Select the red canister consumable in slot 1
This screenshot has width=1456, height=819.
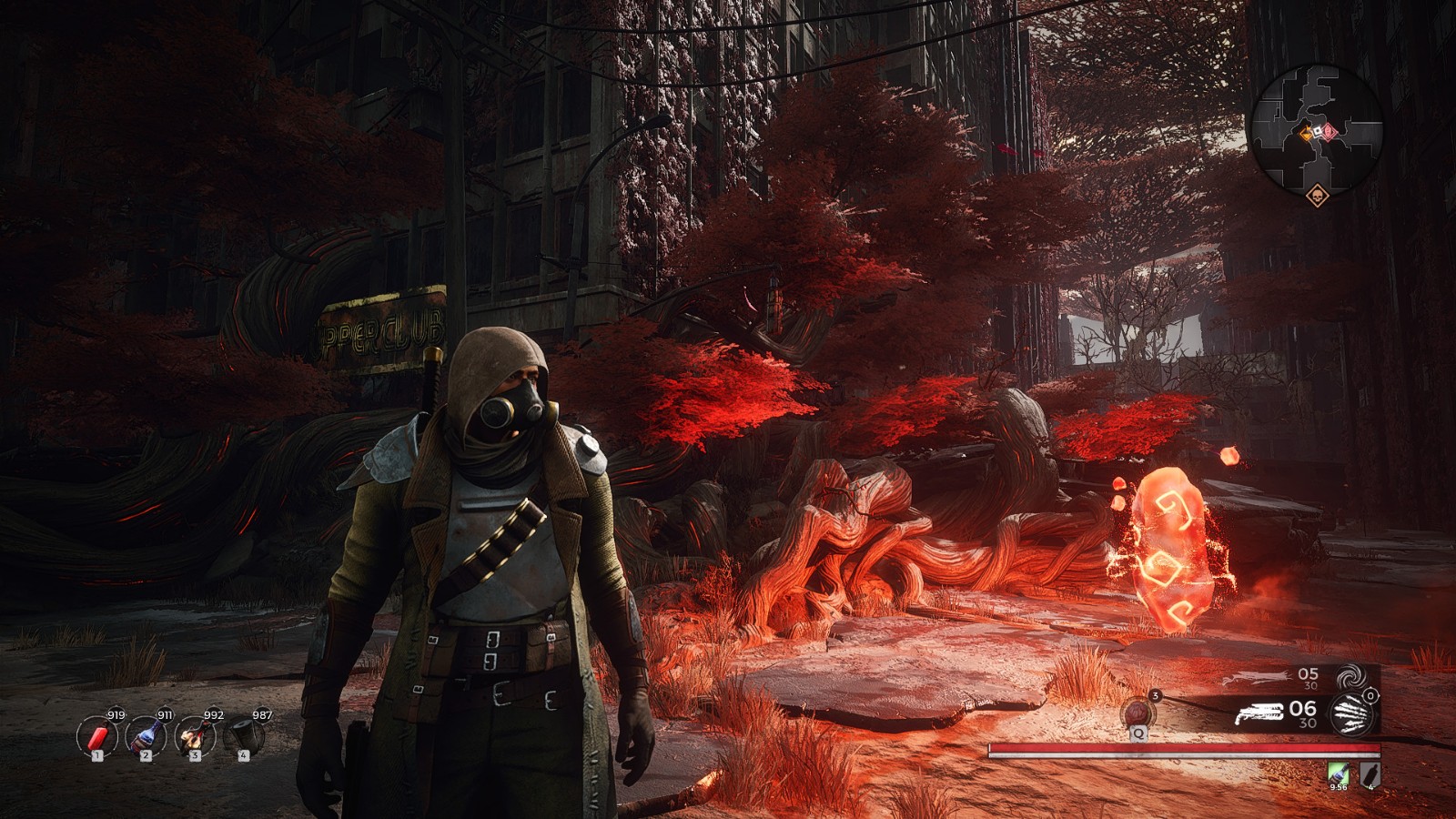click(96, 735)
